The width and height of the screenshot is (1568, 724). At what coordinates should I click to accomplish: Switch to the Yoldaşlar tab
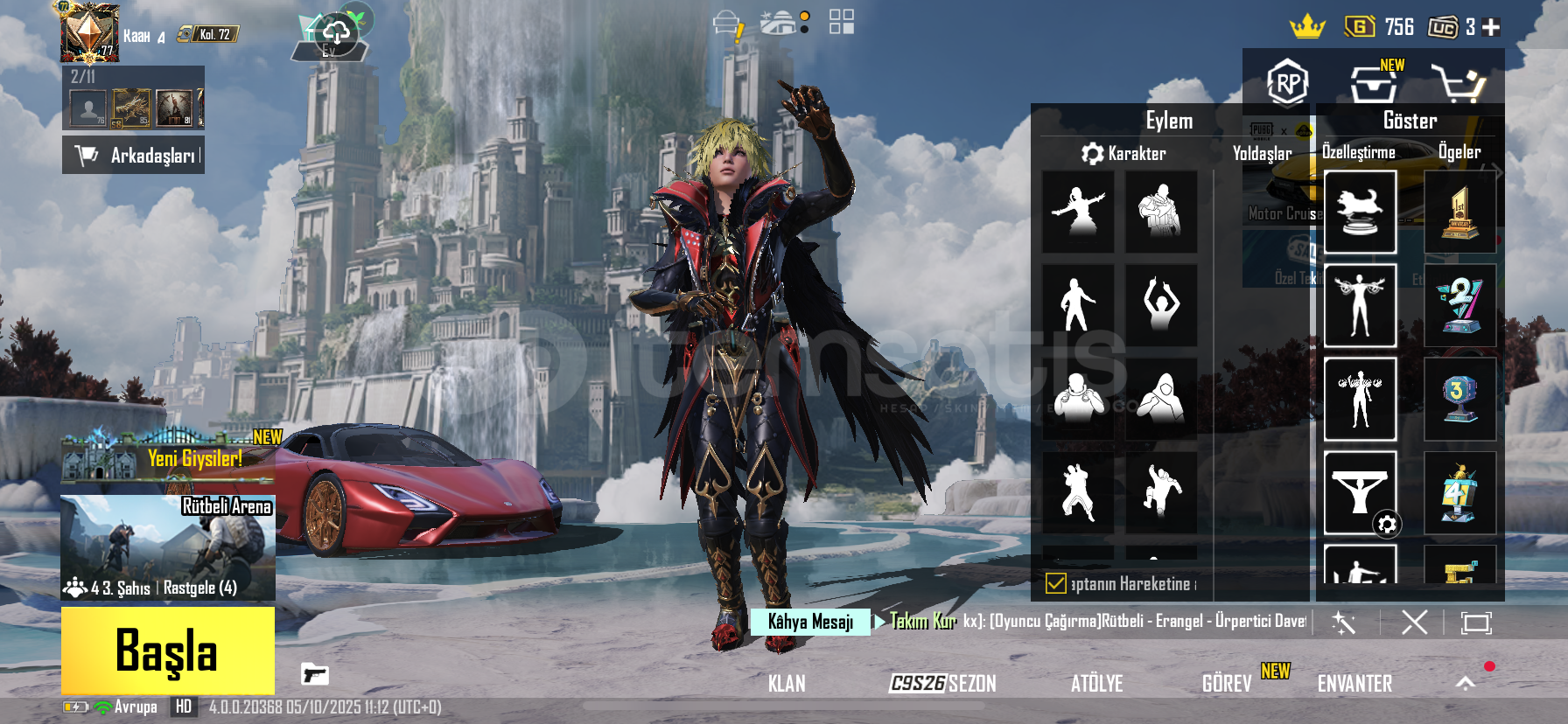(1262, 154)
